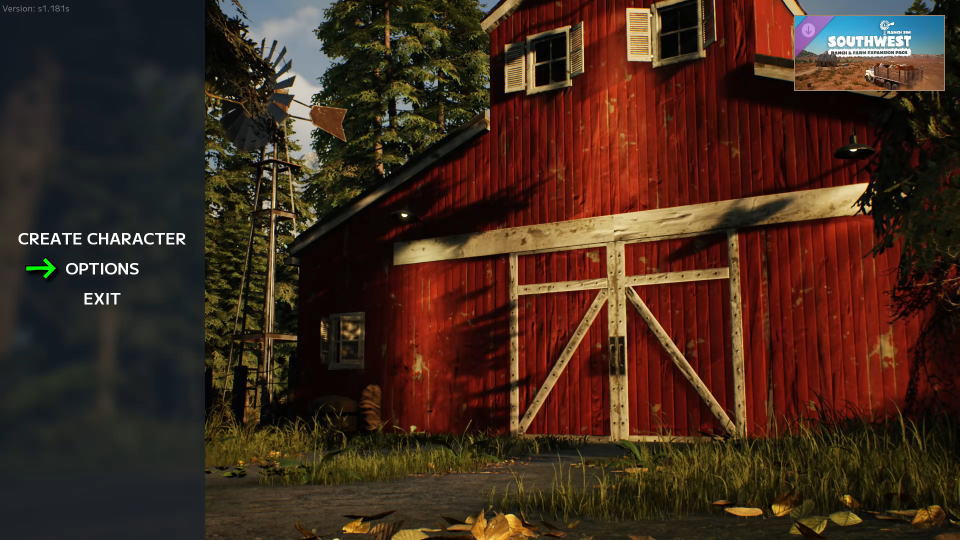960x540 pixels.
Task: Select Create Character from the main menu
Action: tap(102, 239)
